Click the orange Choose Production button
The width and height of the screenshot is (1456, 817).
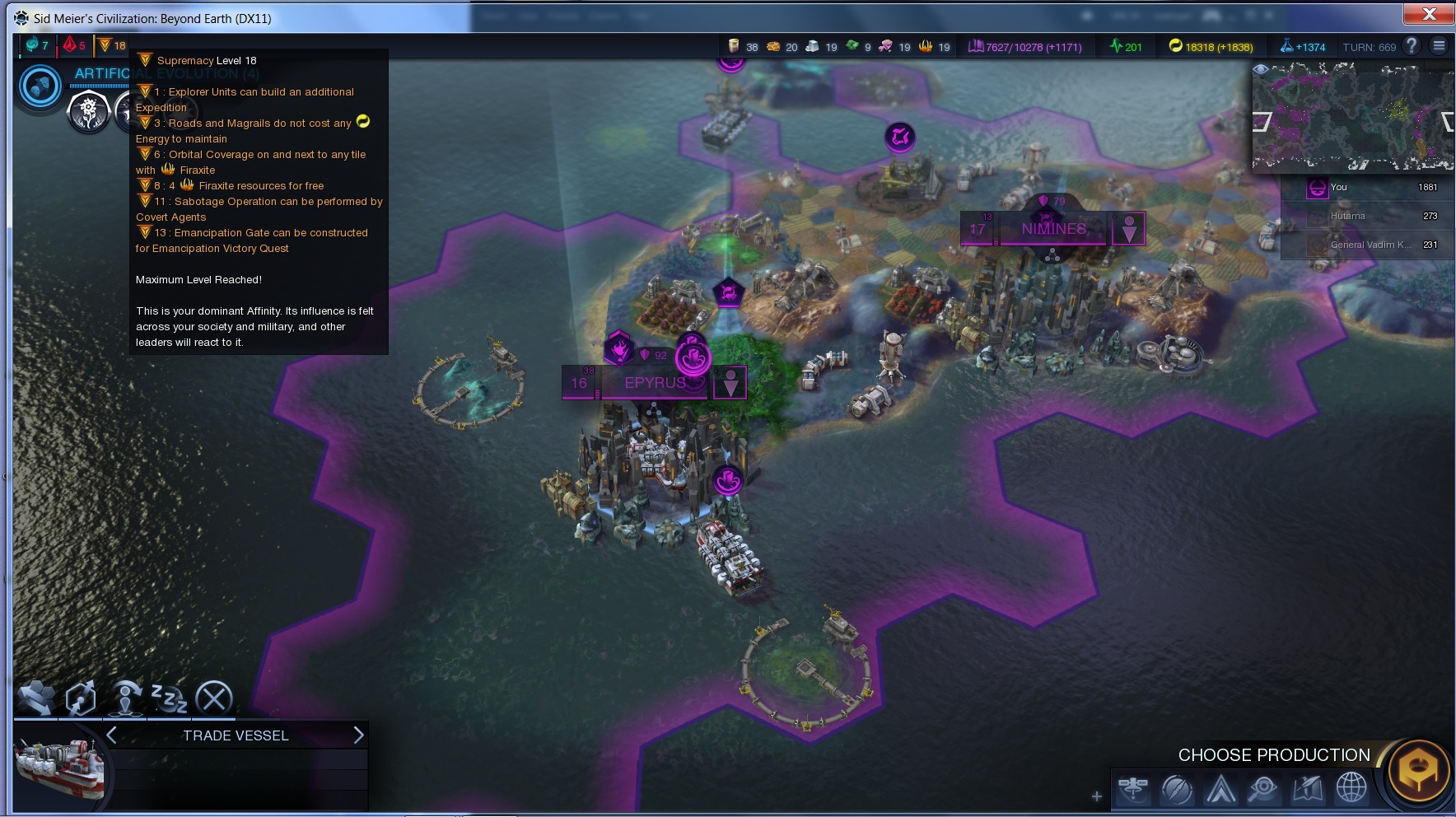pyautogui.click(x=1418, y=771)
